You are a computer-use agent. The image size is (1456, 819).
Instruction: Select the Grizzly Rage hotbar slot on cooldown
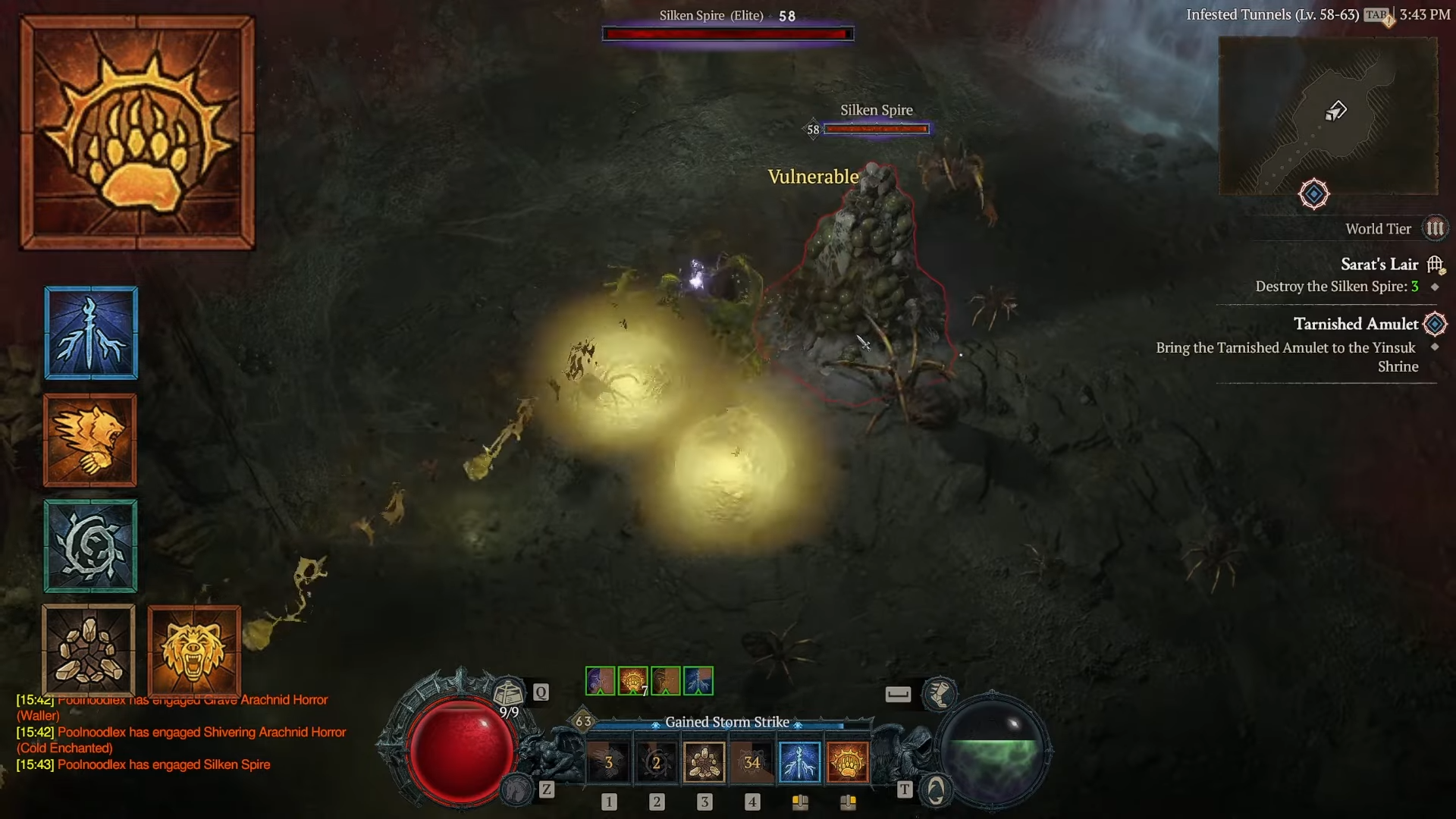752,762
